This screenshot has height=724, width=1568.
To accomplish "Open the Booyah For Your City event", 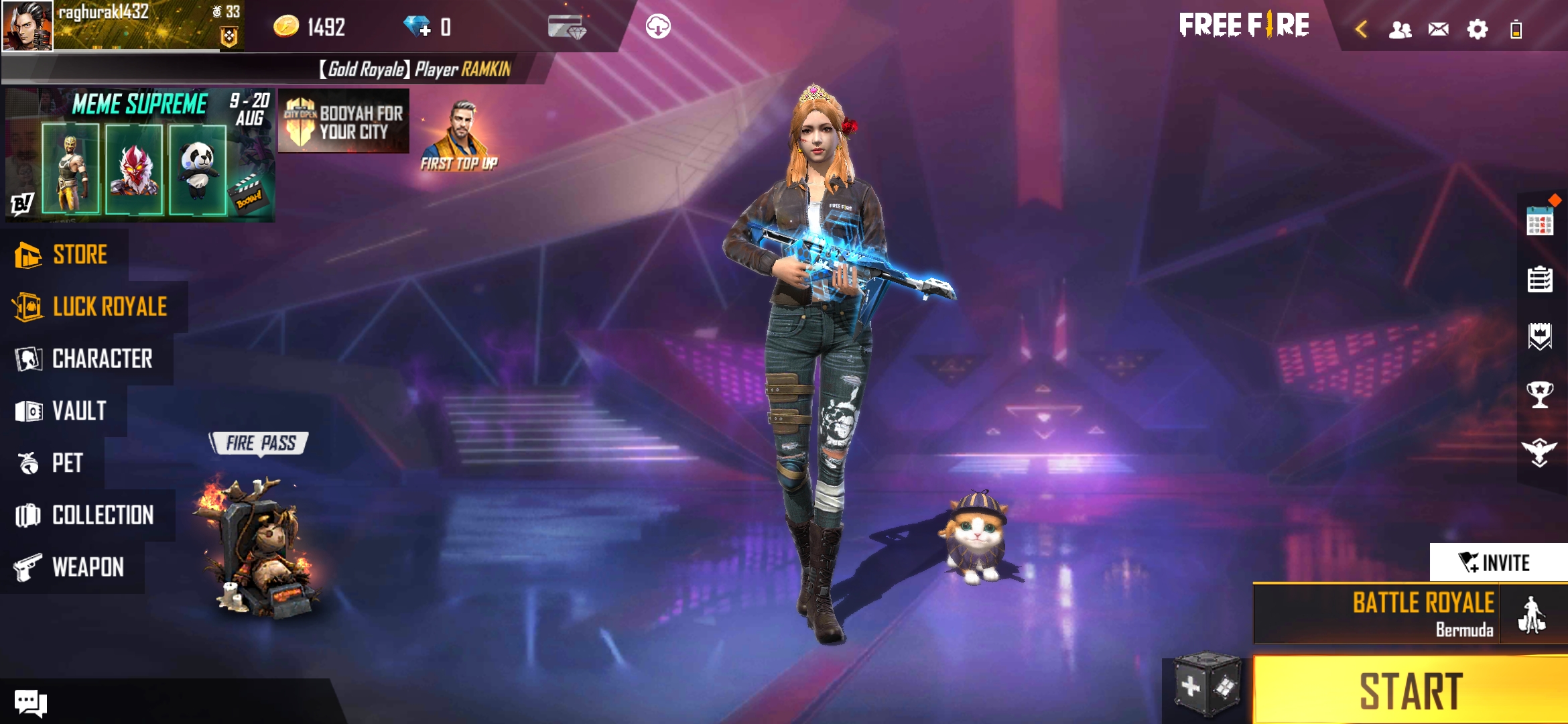I will (344, 121).
